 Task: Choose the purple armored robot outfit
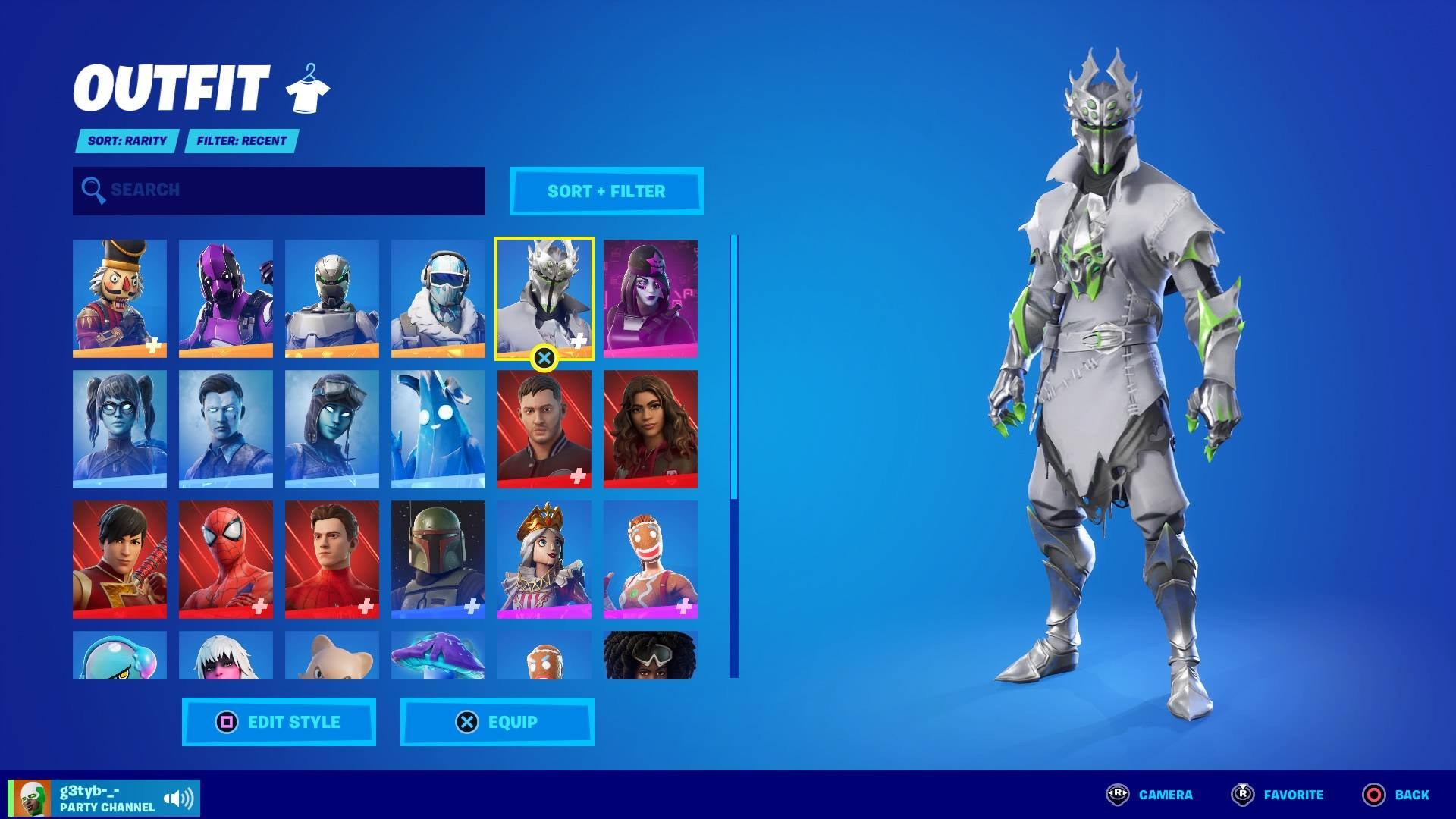pos(226,298)
